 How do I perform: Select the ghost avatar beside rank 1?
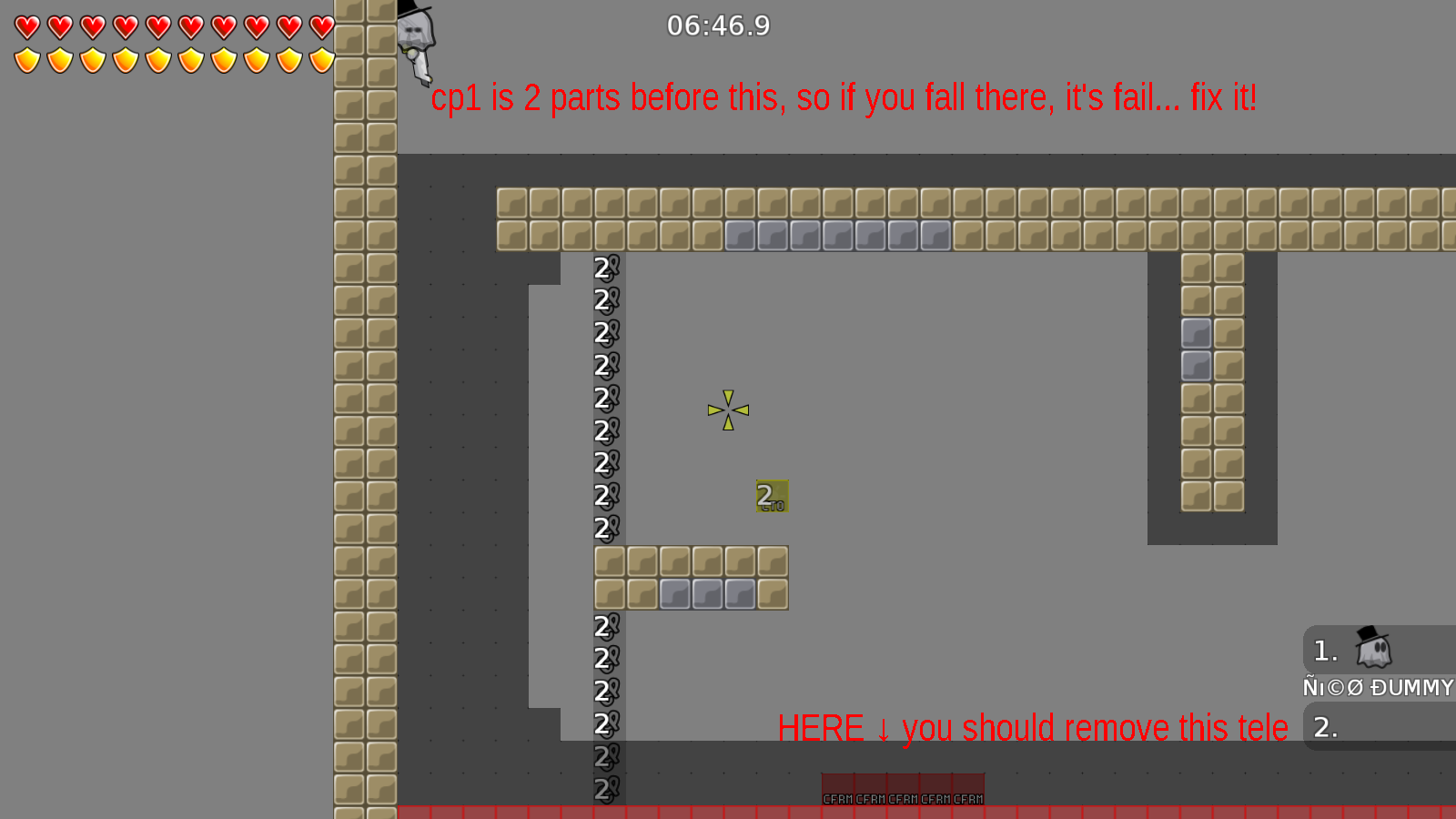click(1374, 650)
